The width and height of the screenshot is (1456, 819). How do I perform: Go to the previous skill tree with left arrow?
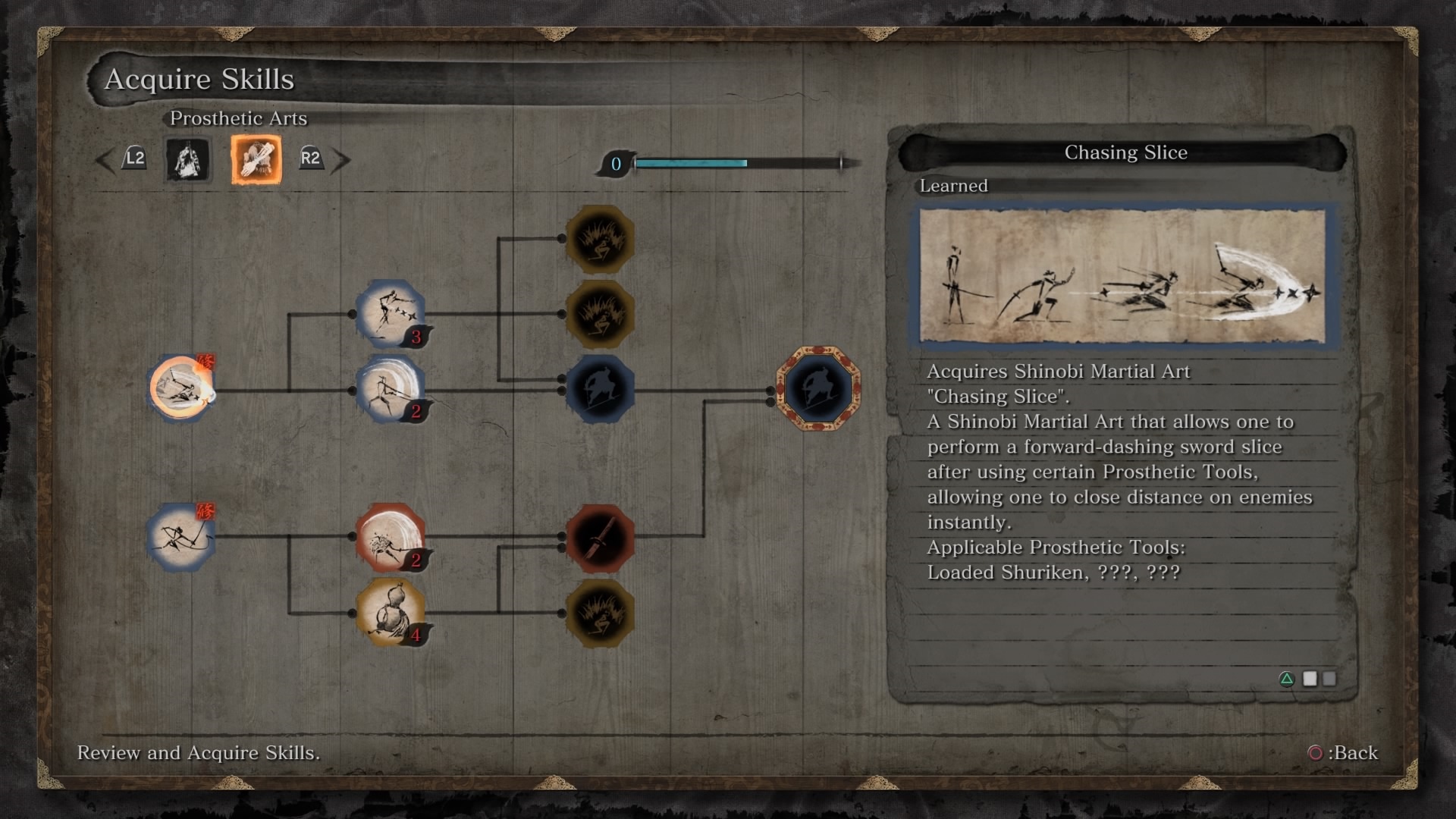coord(105,160)
